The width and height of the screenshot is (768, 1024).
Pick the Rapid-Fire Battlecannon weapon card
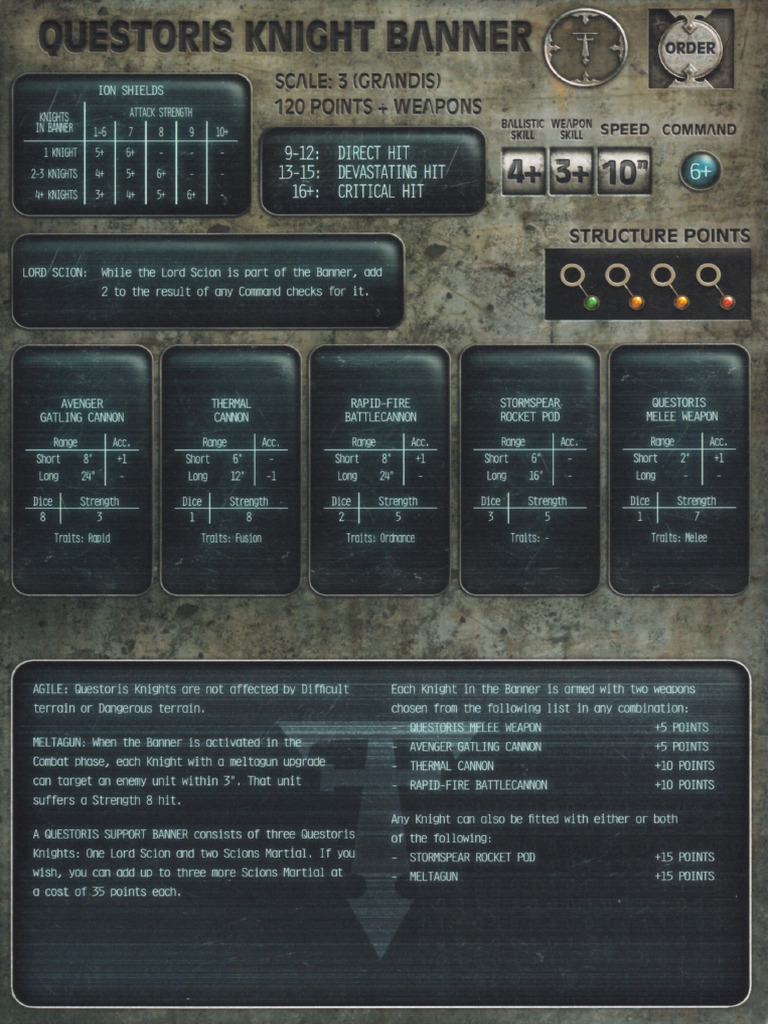380,470
